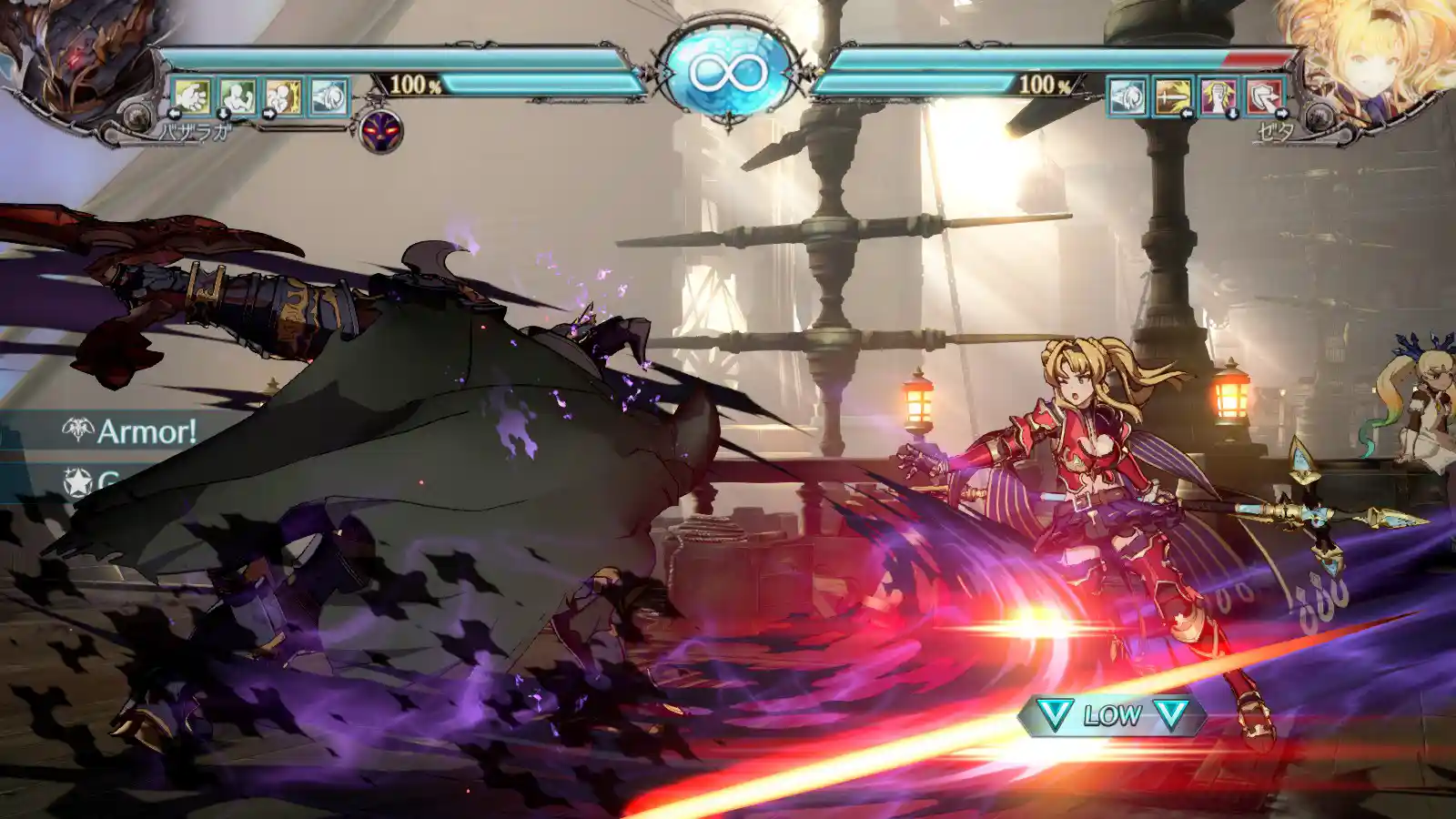Screen dimensions: 1456x819
Task: Click Vaseraga's skill icon with the gold chain
Action: pyautogui.click(x=283, y=96)
